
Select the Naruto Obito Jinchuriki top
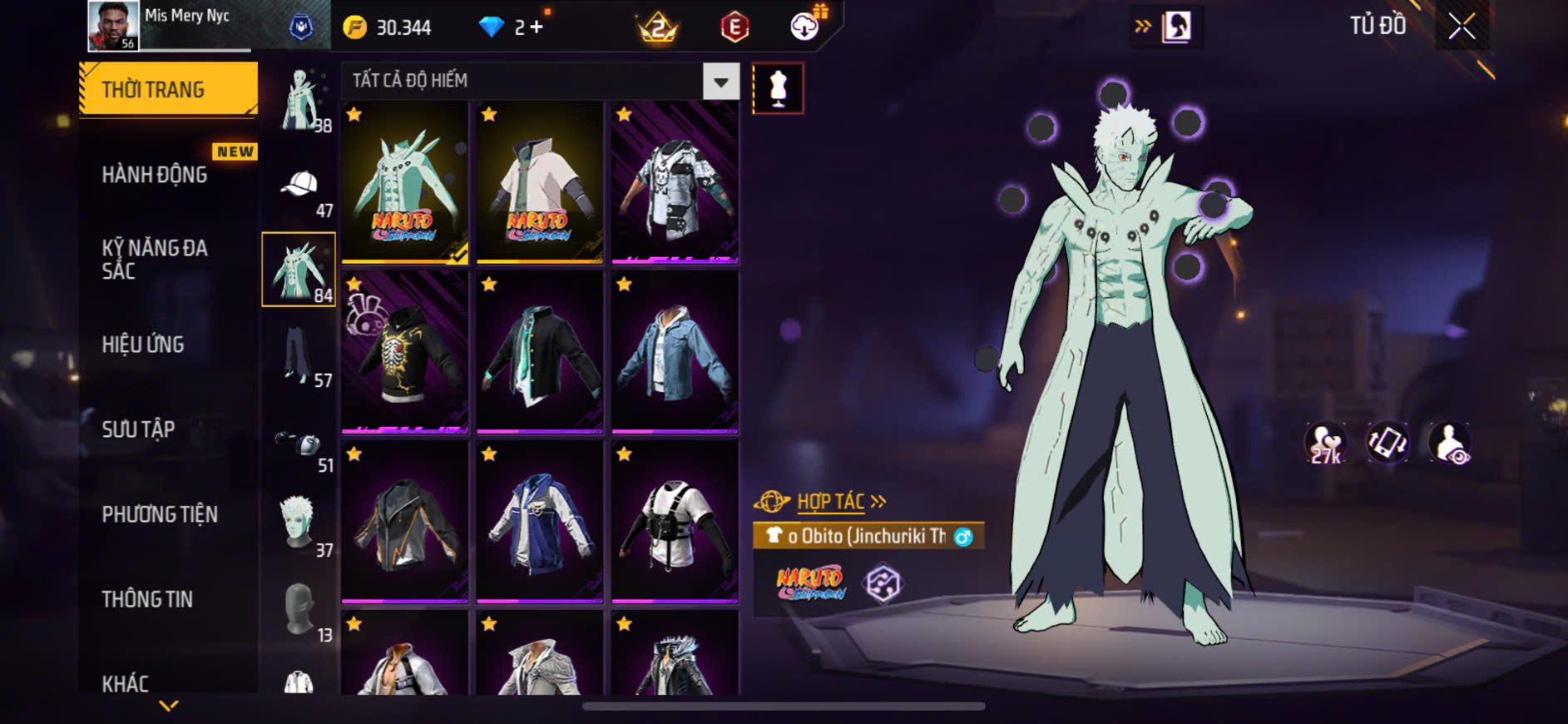click(405, 183)
